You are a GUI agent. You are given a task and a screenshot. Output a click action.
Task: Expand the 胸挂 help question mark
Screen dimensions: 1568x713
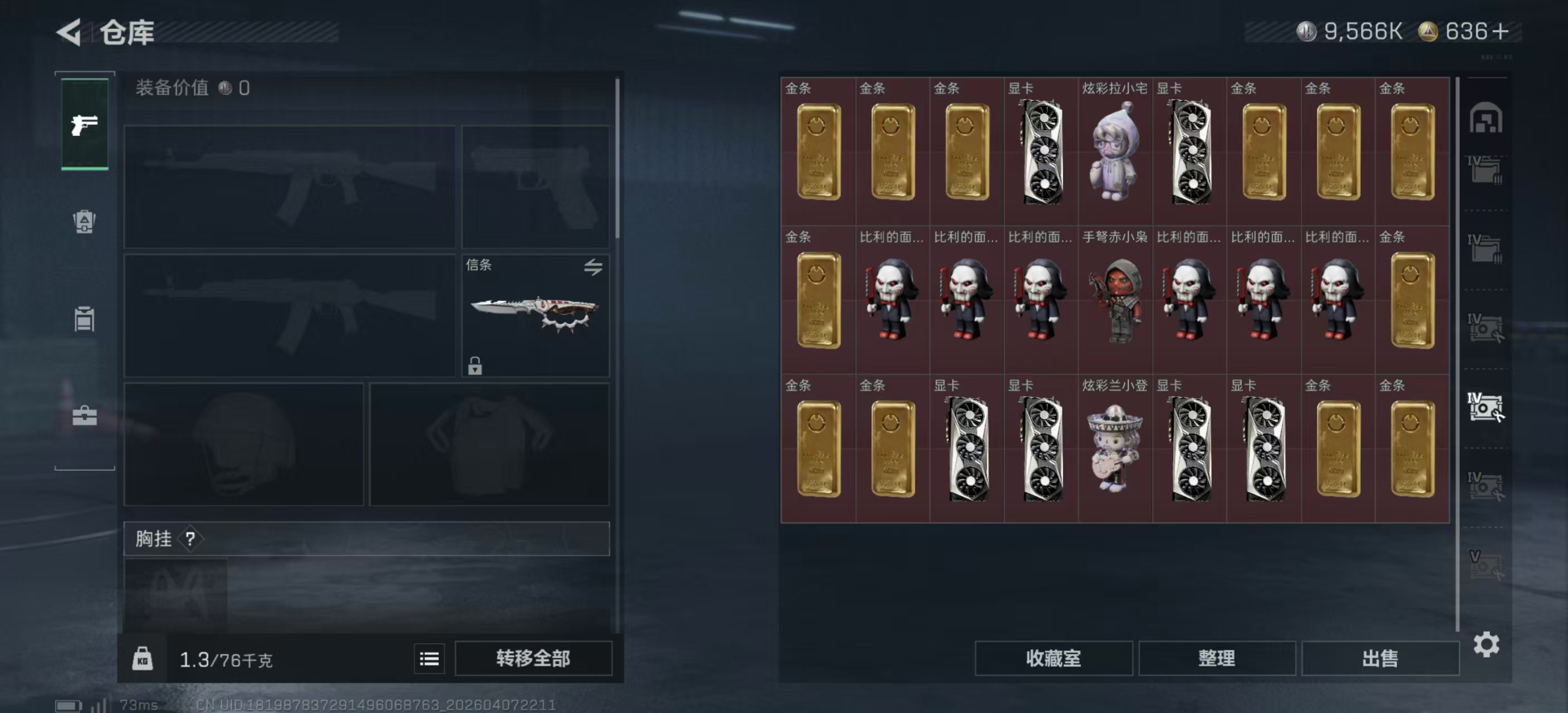[x=191, y=539]
